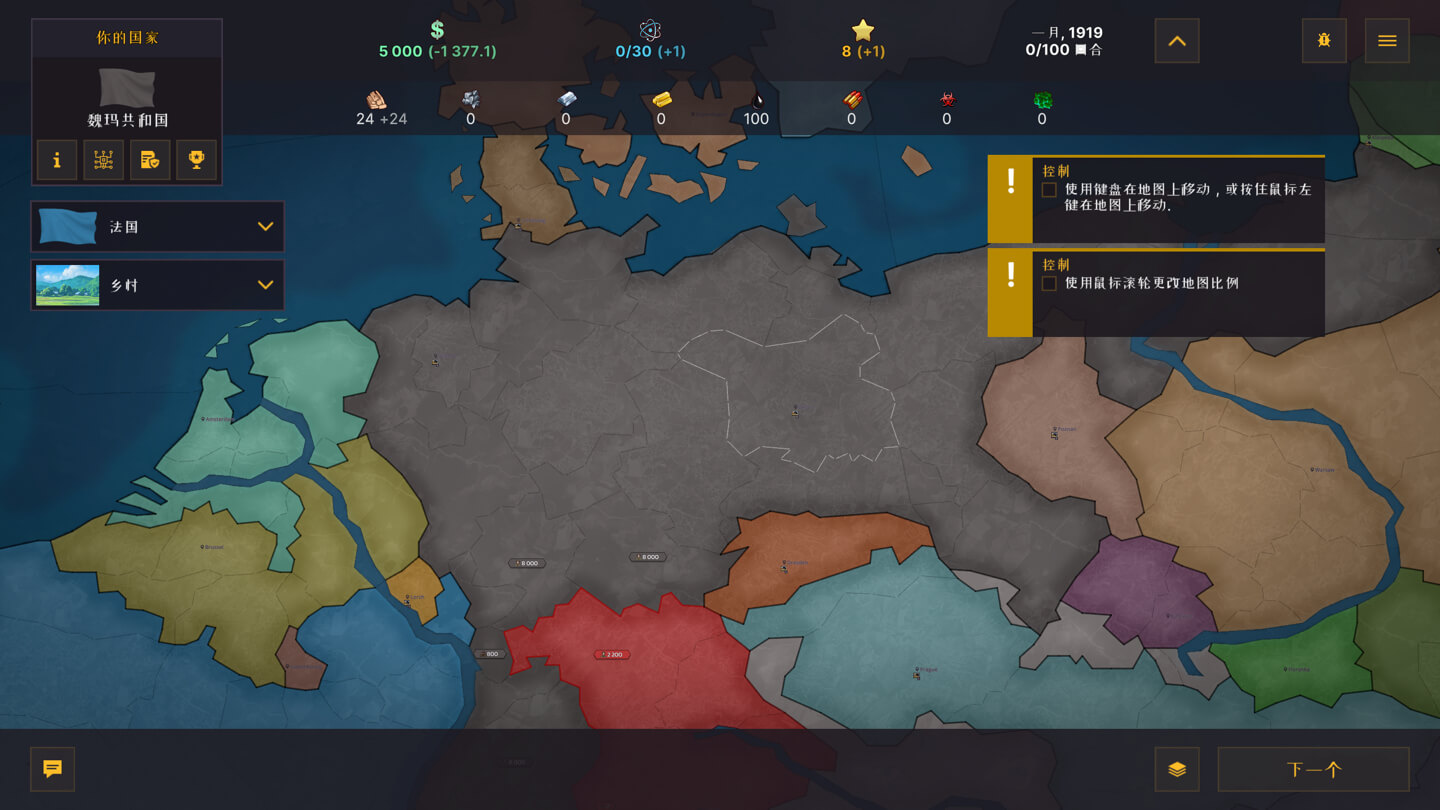Click the bug report icon

pyautogui.click(x=1323, y=40)
